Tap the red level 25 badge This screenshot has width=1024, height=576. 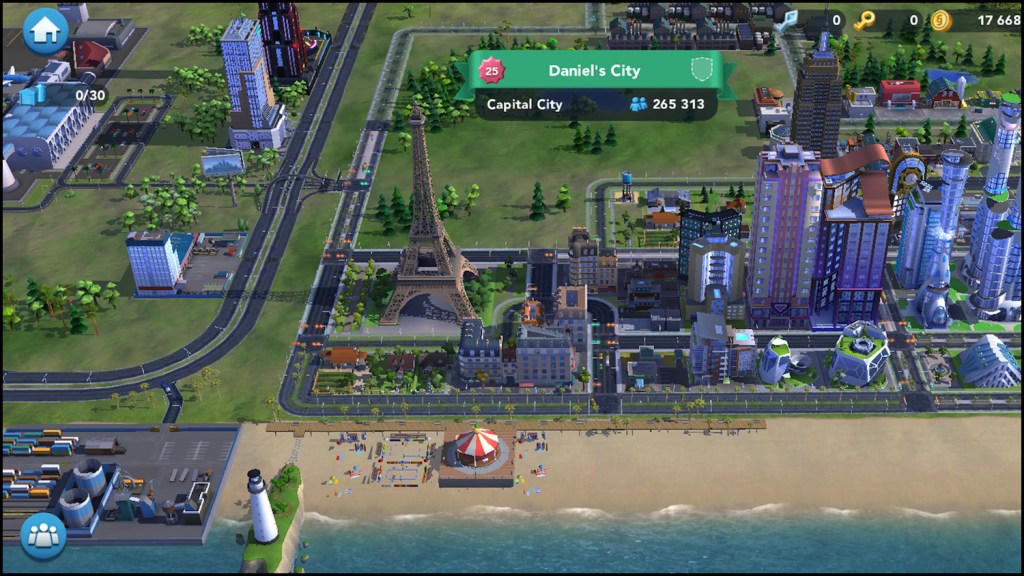click(x=490, y=71)
